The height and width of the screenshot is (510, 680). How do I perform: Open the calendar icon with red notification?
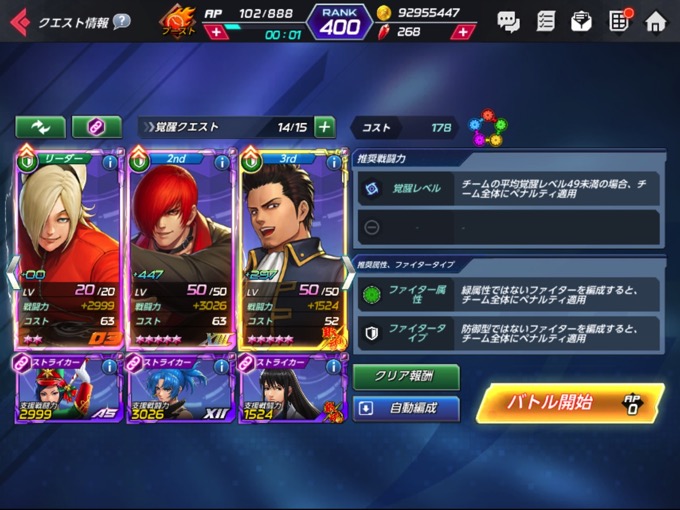(619, 21)
